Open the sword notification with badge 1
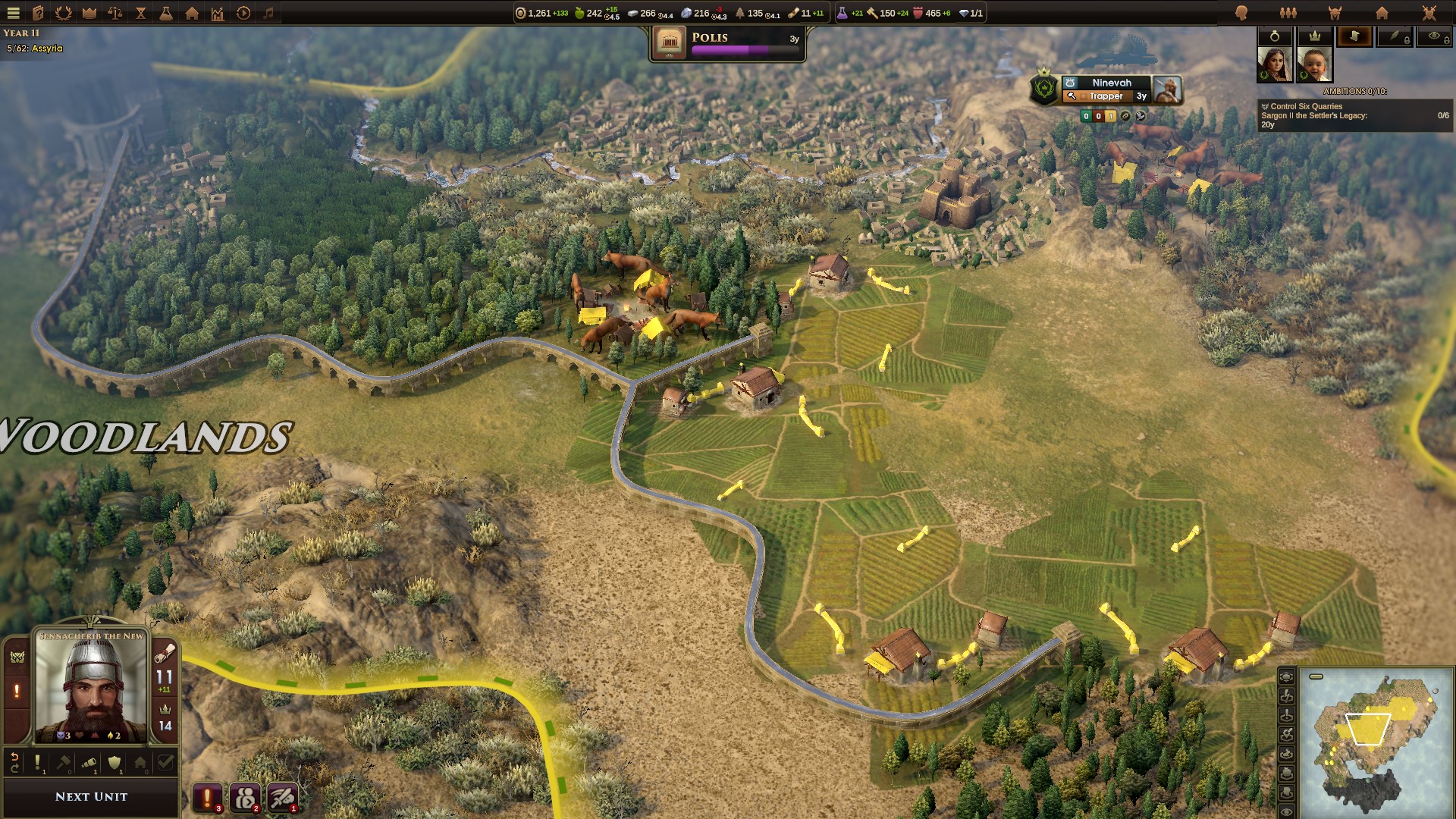This screenshot has height=819, width=1456. (281, 798)
